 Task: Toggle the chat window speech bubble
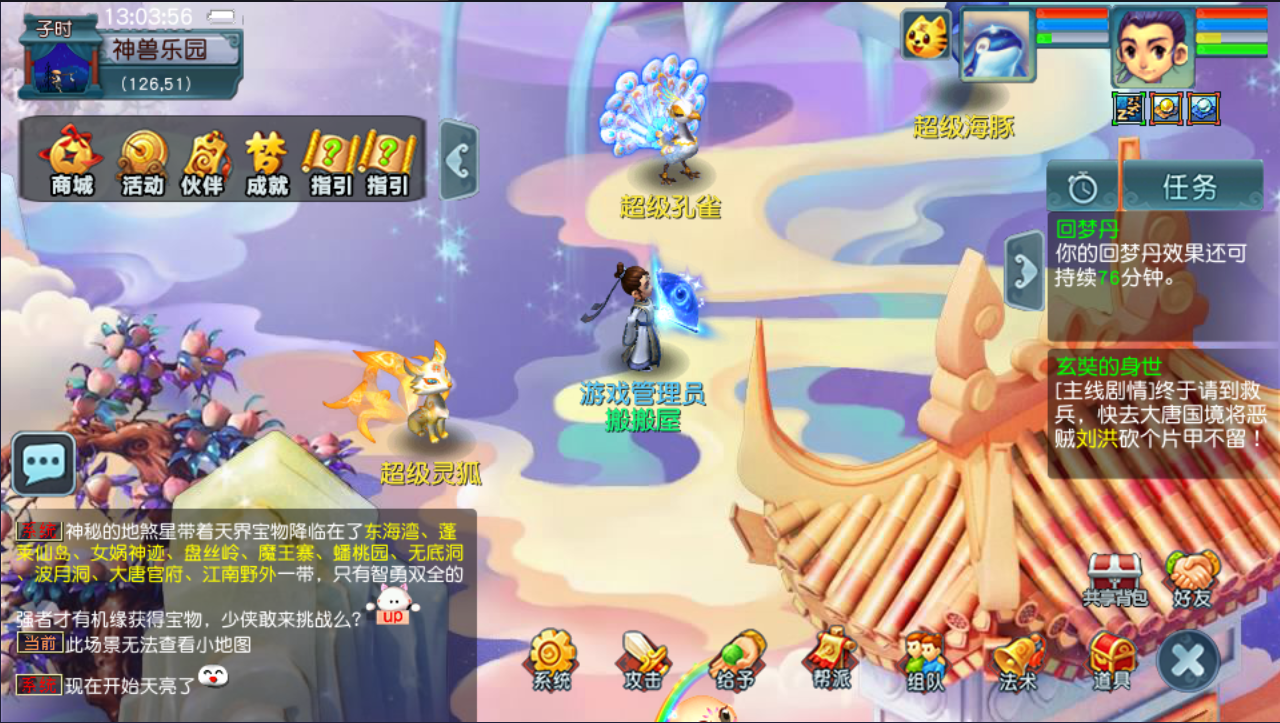click(42, 464)
